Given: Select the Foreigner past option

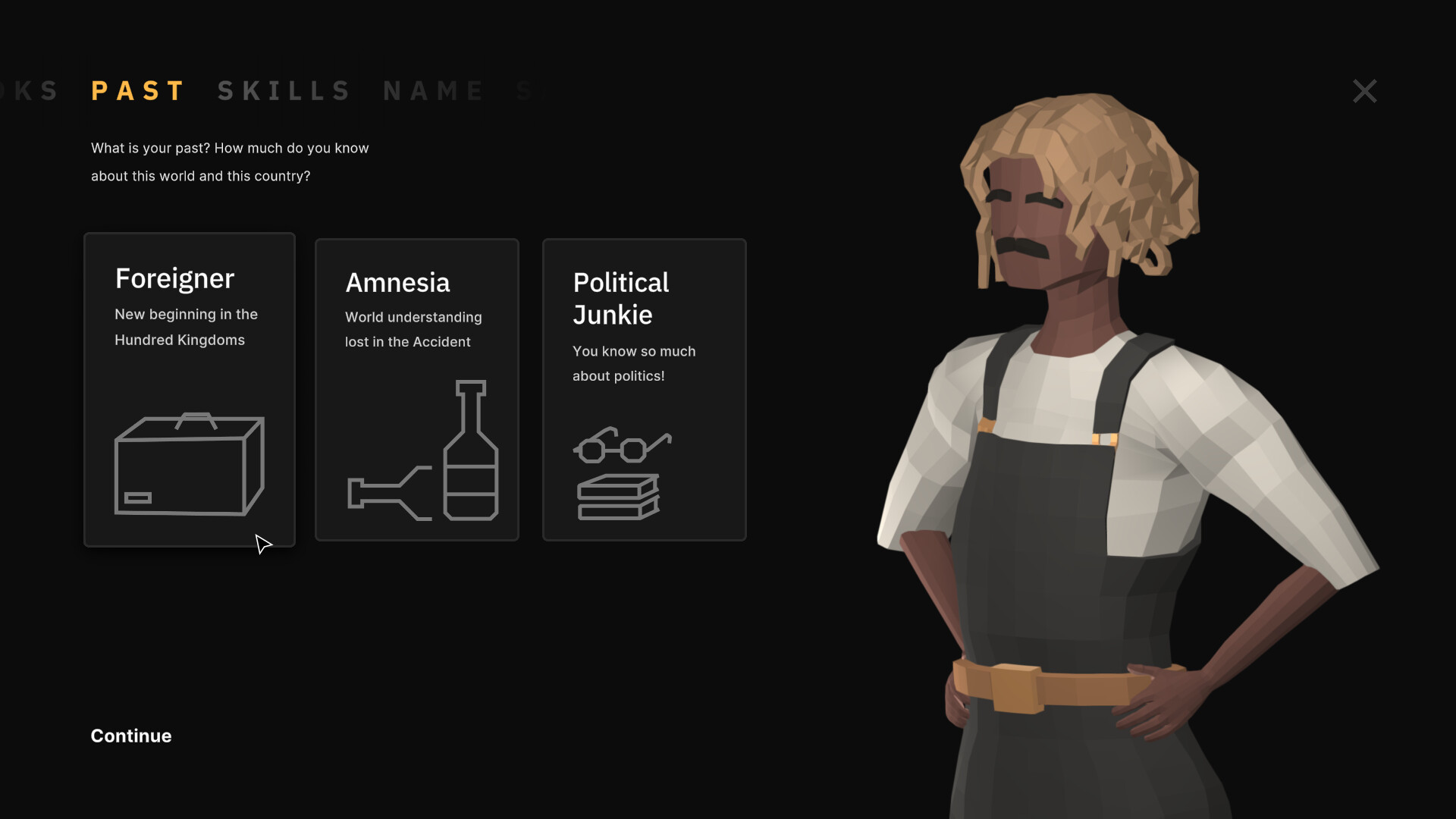Looking at the screenshot, I should (189, 389).
